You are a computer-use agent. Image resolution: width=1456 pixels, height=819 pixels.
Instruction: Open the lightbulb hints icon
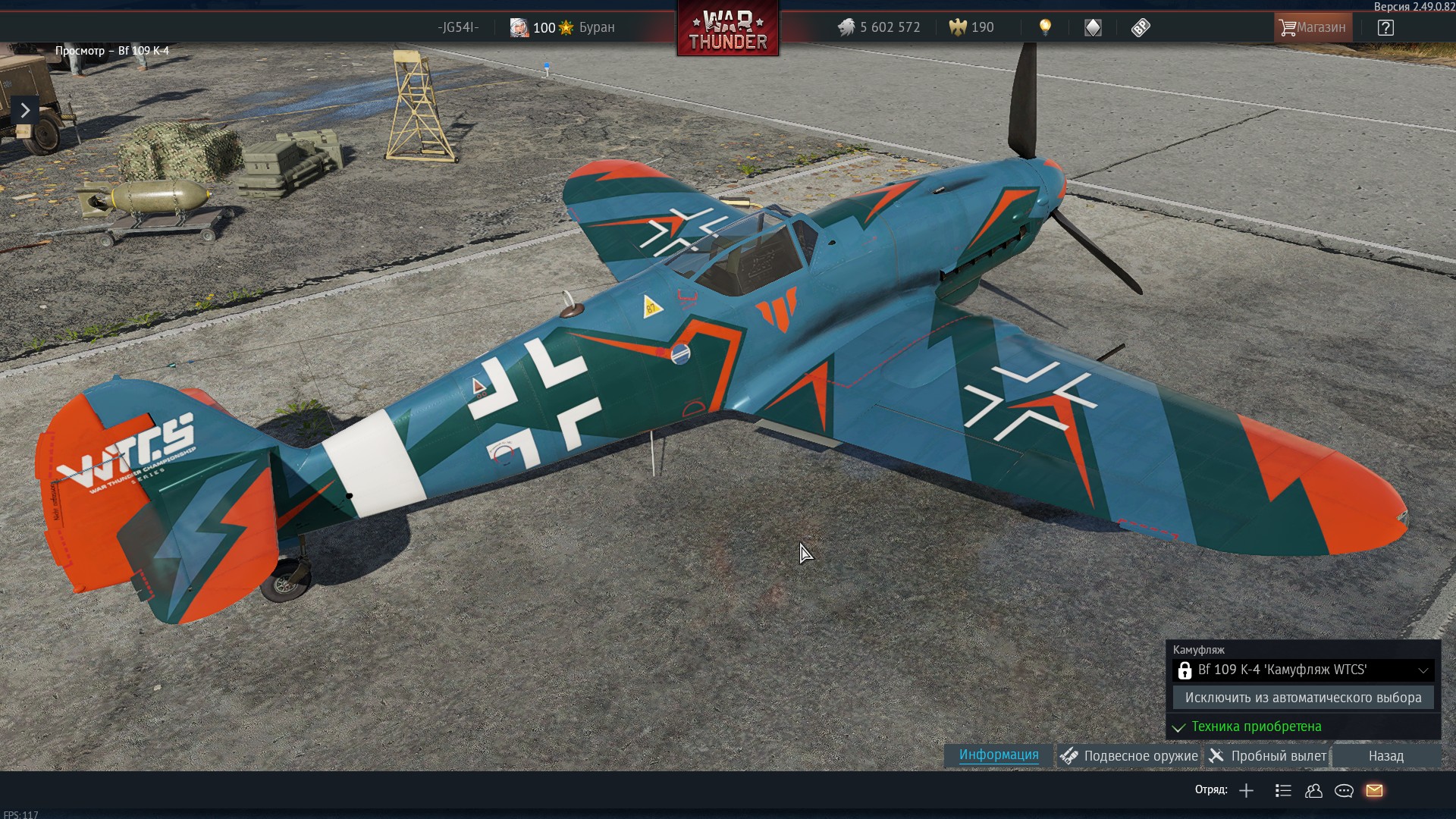pyautogui.click(x=1045, y=27)
